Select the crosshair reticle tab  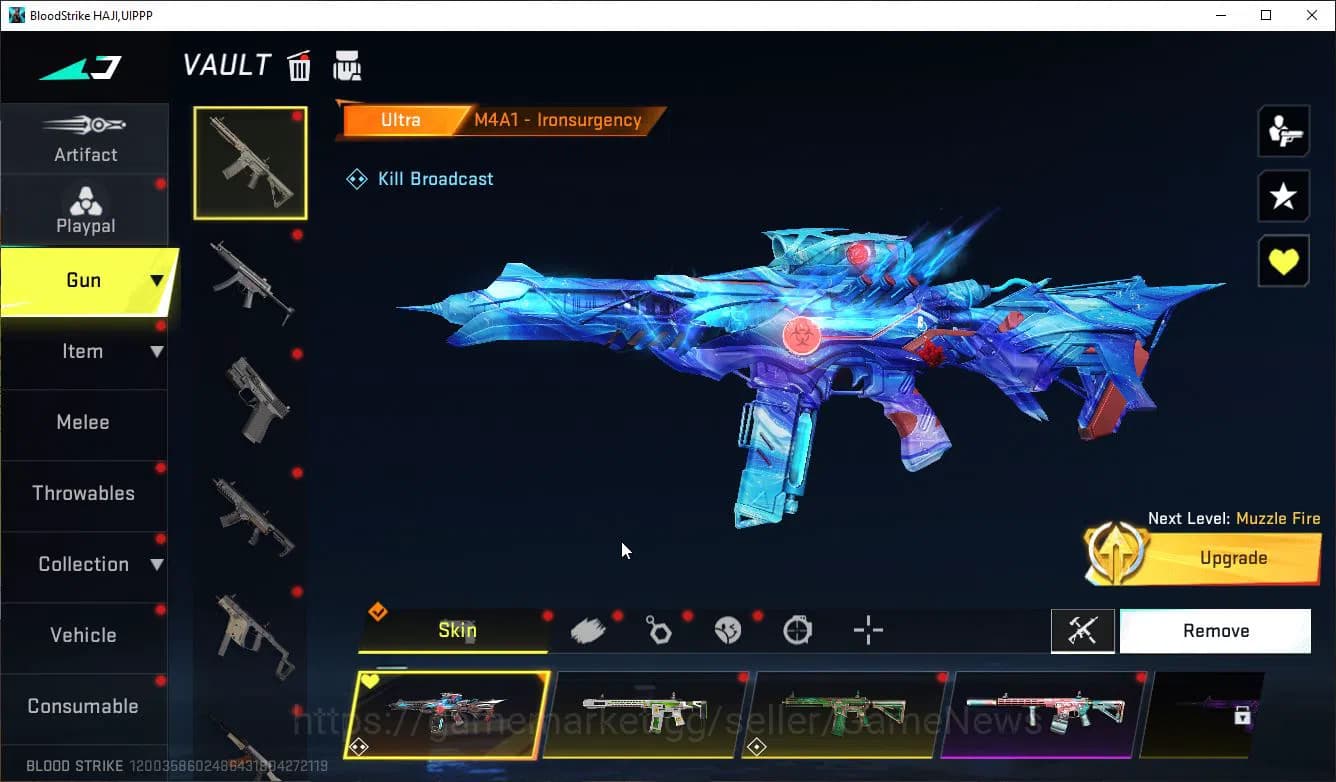coord(867,630)
